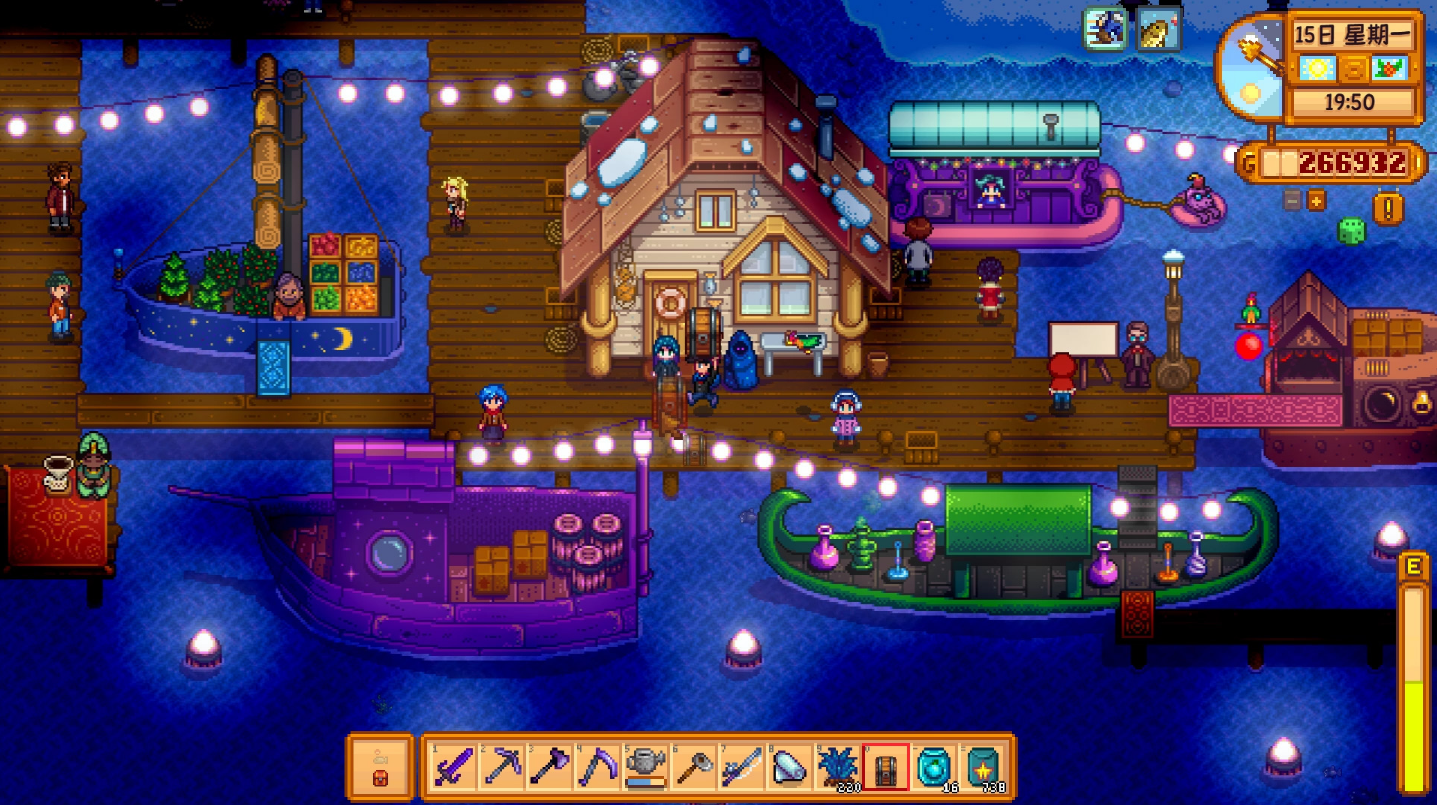Inspect the fish buff icon
Viewport: 1437px width, 805px height.
pos(1159,29)
